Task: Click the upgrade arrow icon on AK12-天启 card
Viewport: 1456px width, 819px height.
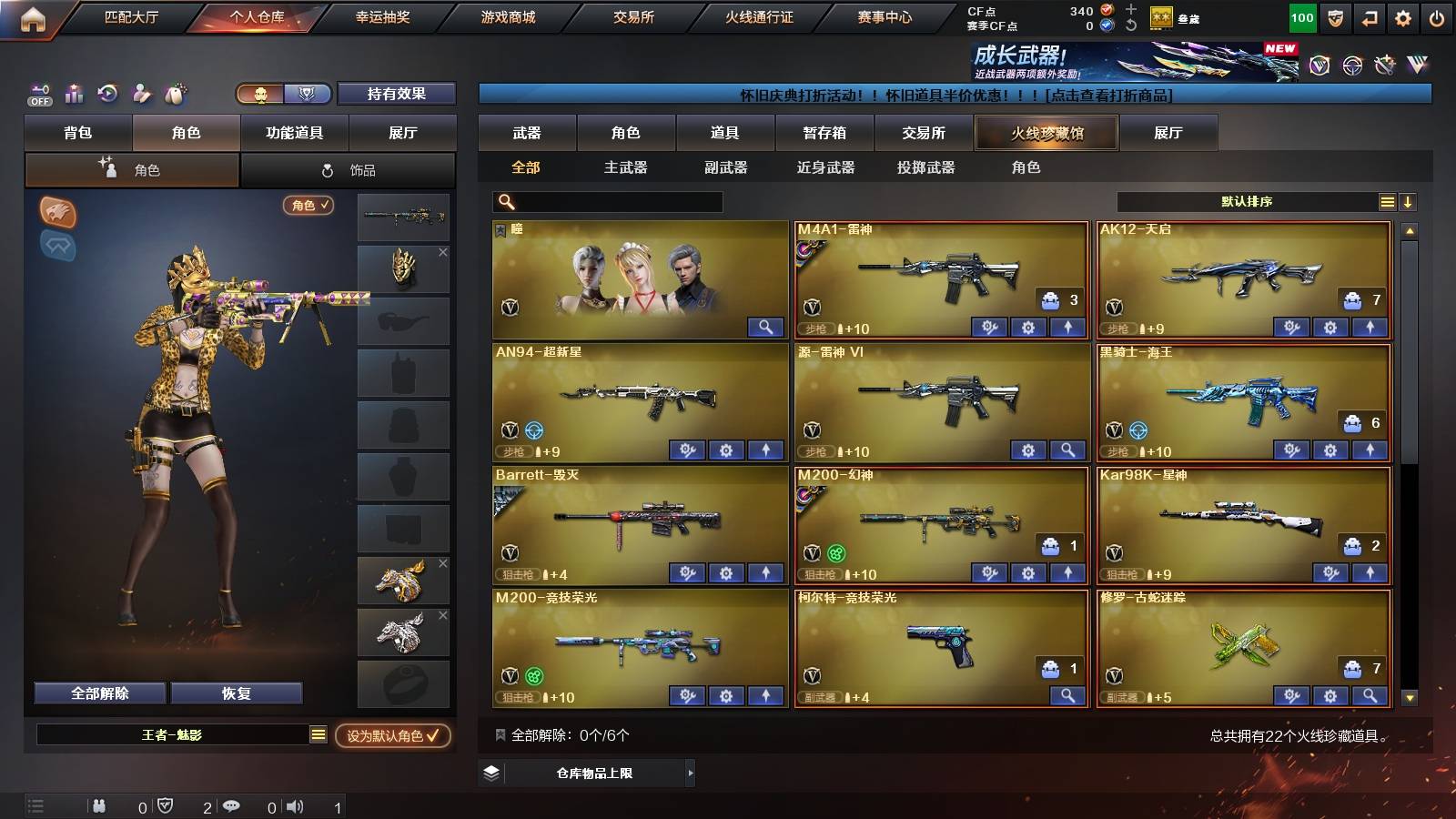Action: click(1370, 327)
